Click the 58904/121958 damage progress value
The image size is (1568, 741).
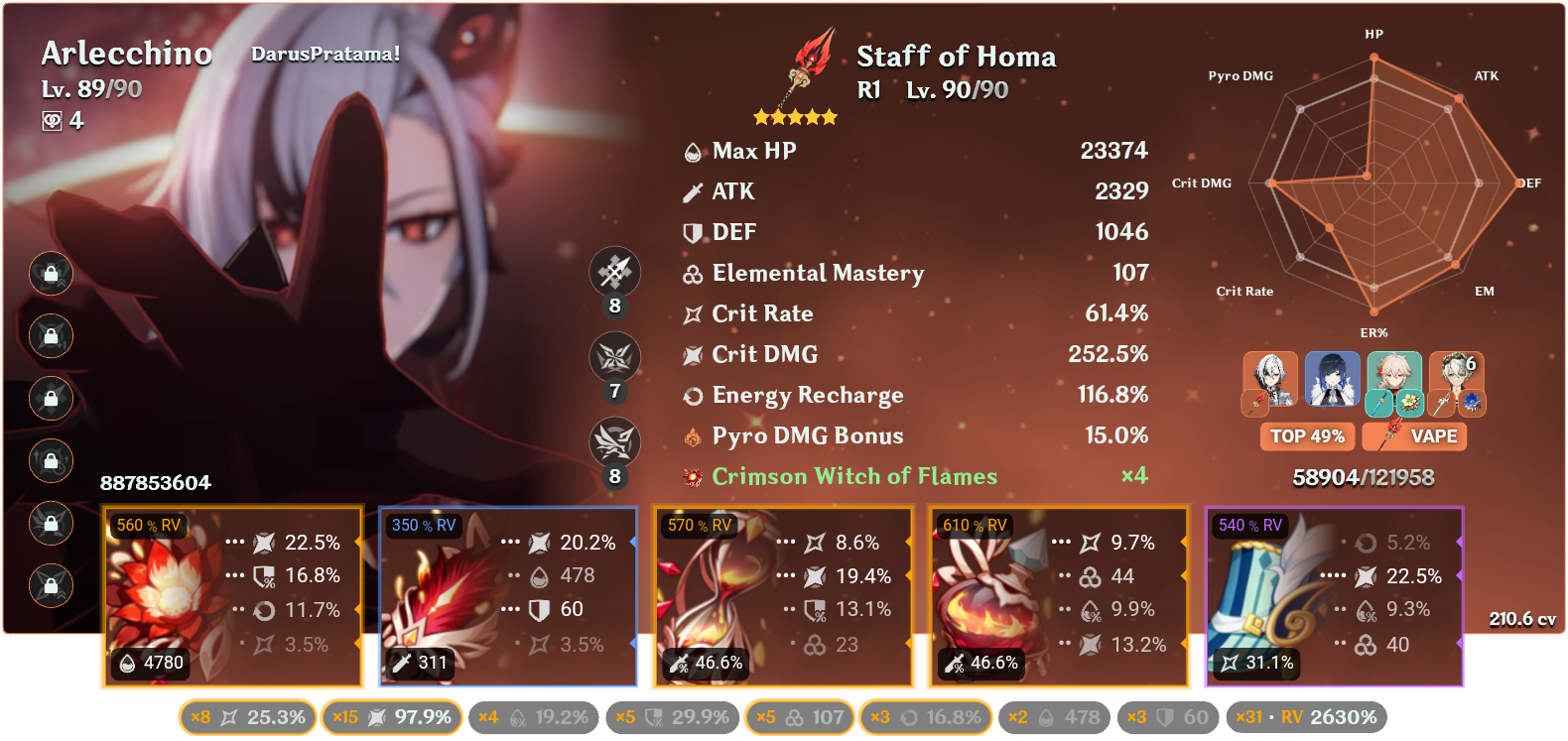point(1364,477)
